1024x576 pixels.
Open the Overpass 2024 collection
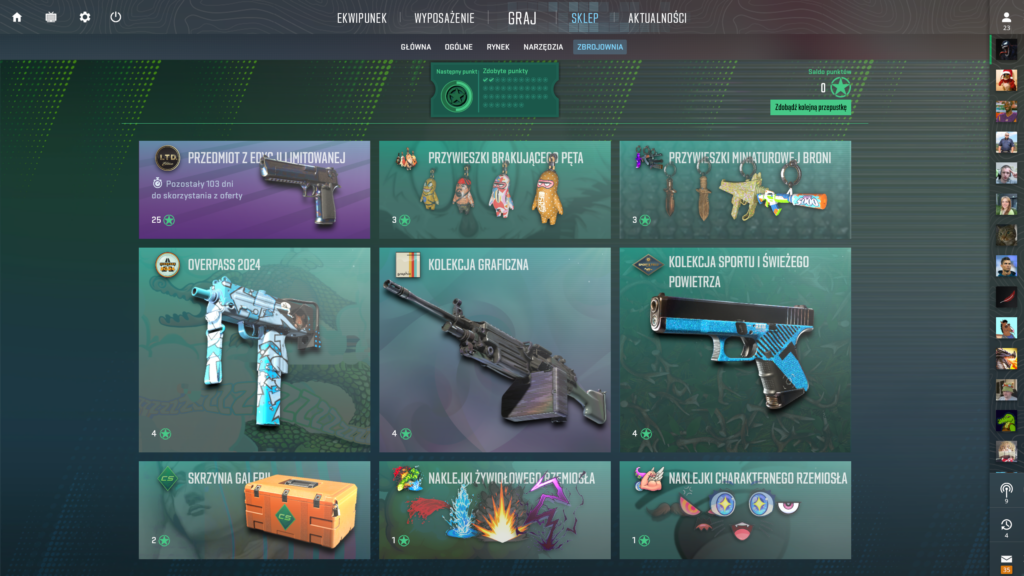tap(254, 350)
